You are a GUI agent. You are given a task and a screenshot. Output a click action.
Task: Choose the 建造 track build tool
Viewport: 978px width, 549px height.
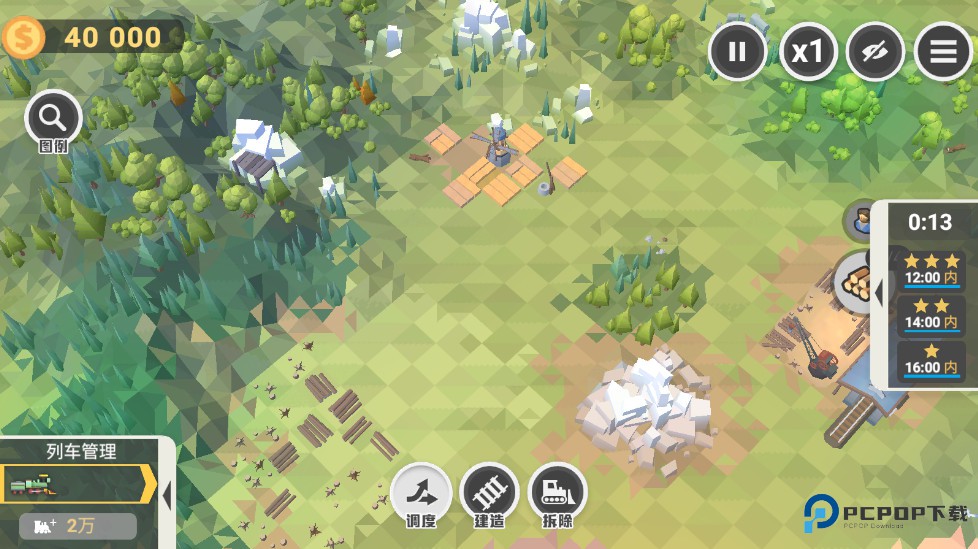click(x=489, y=494)
